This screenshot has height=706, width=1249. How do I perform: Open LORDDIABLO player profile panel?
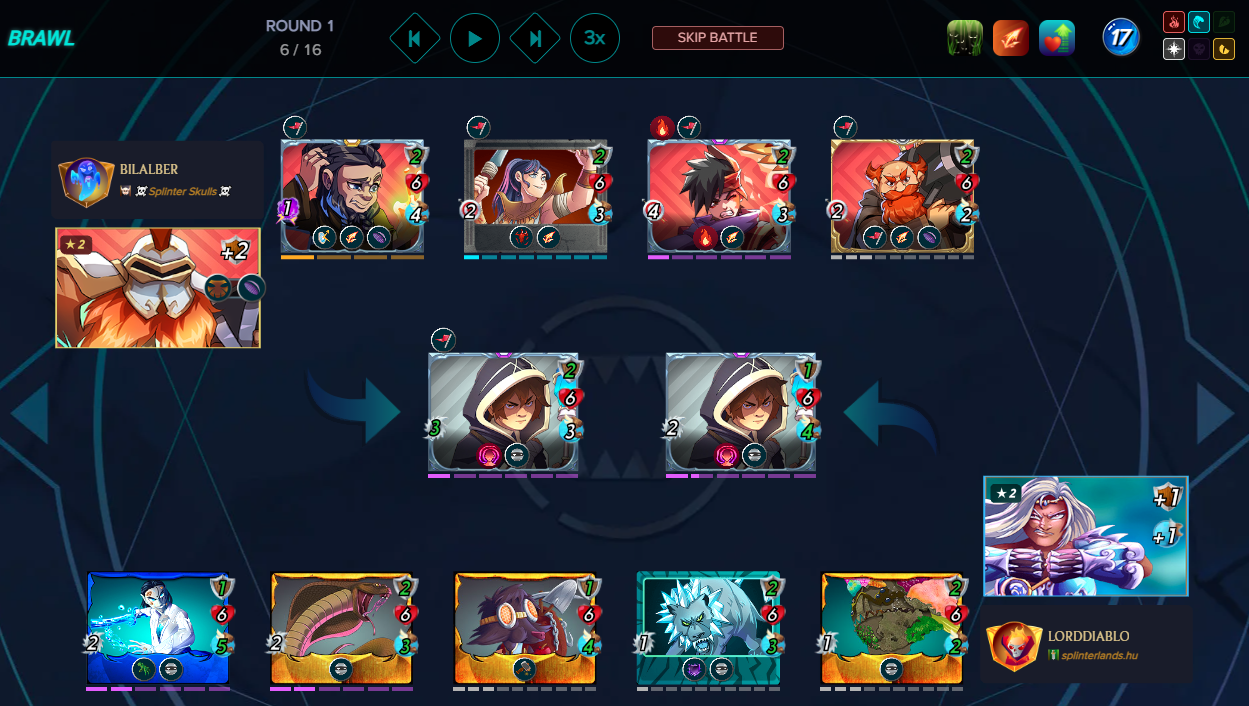[1086, 645]
